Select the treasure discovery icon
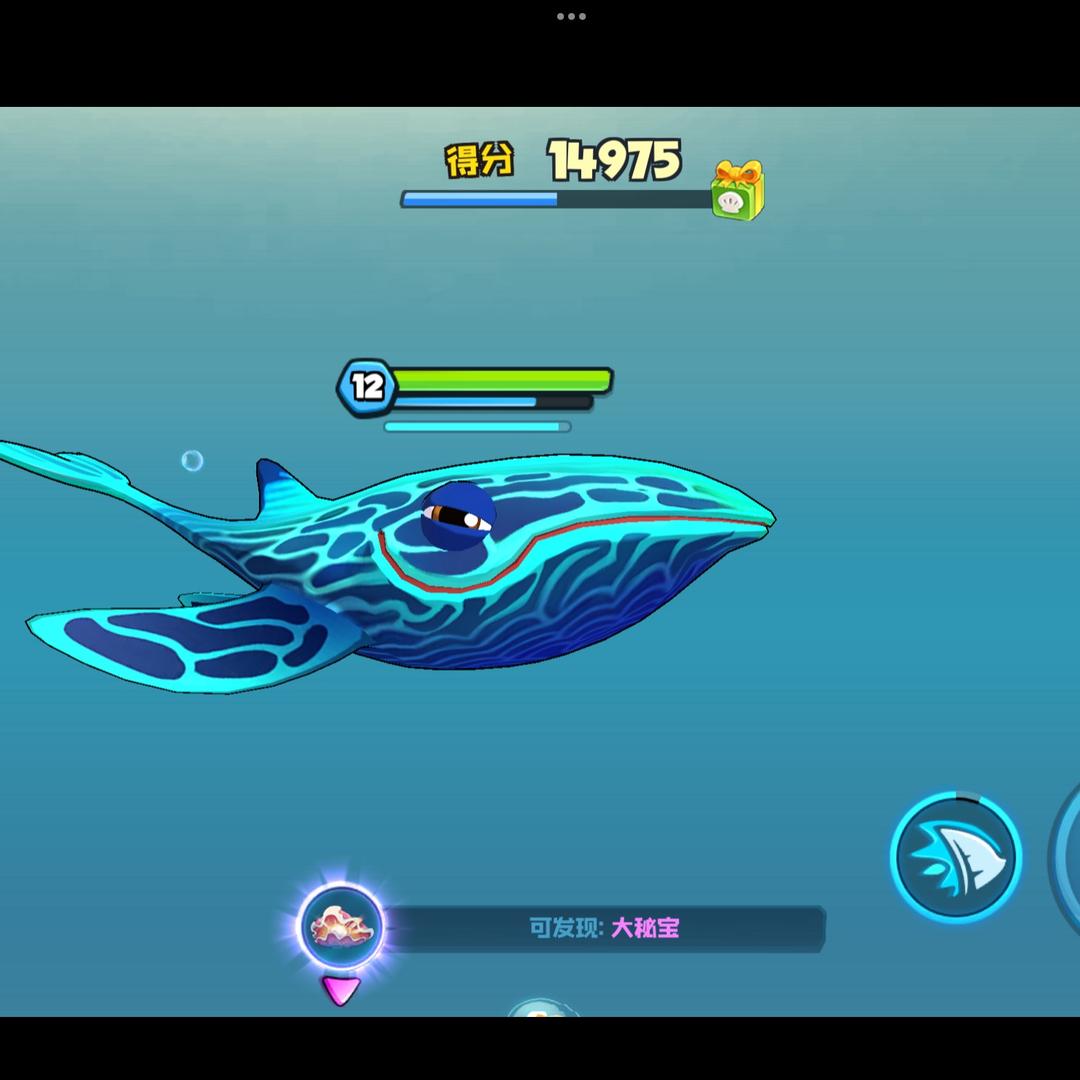 pos(341,926)
